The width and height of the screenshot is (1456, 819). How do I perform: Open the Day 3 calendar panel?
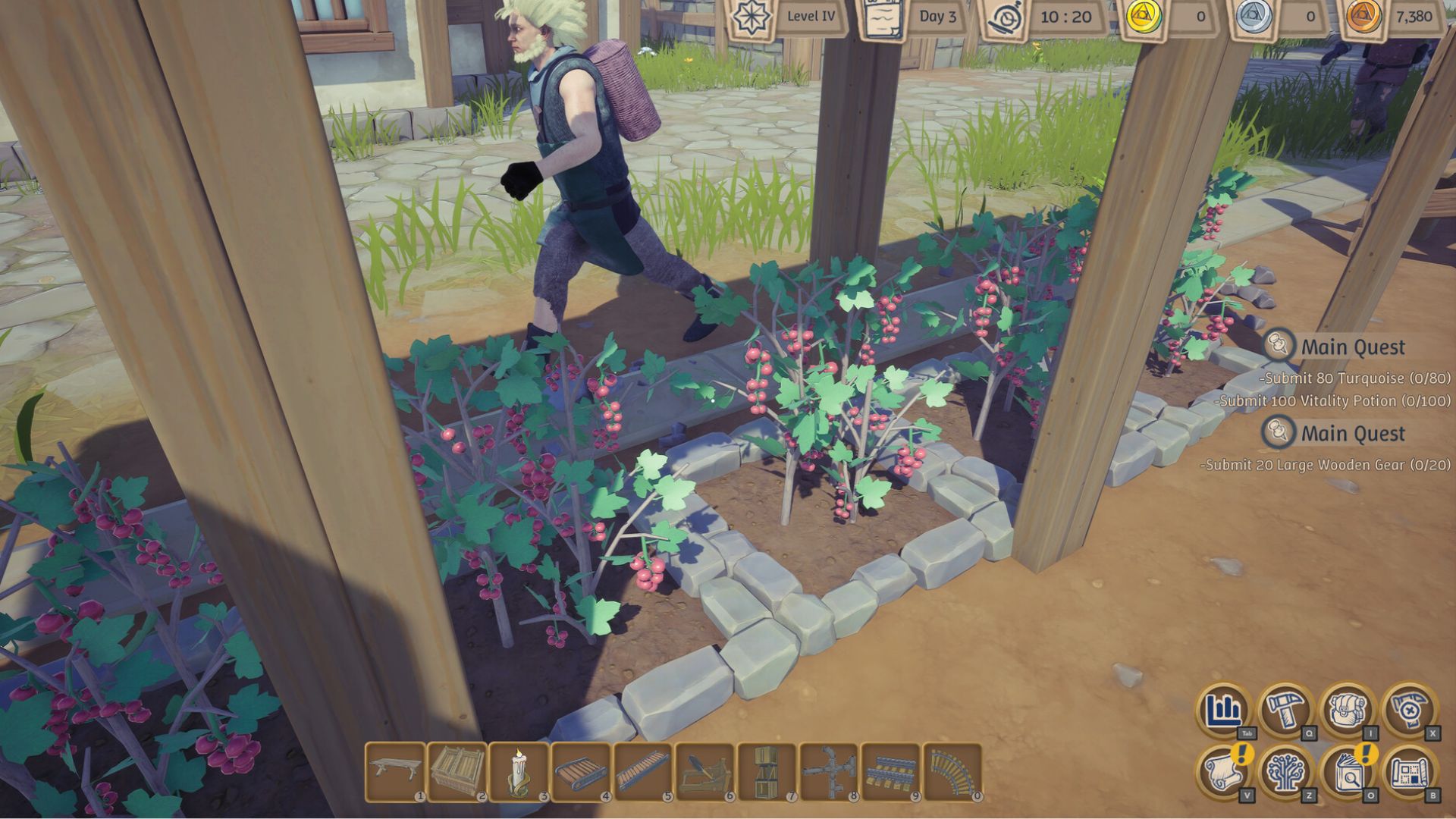click(x=881, y=18)
